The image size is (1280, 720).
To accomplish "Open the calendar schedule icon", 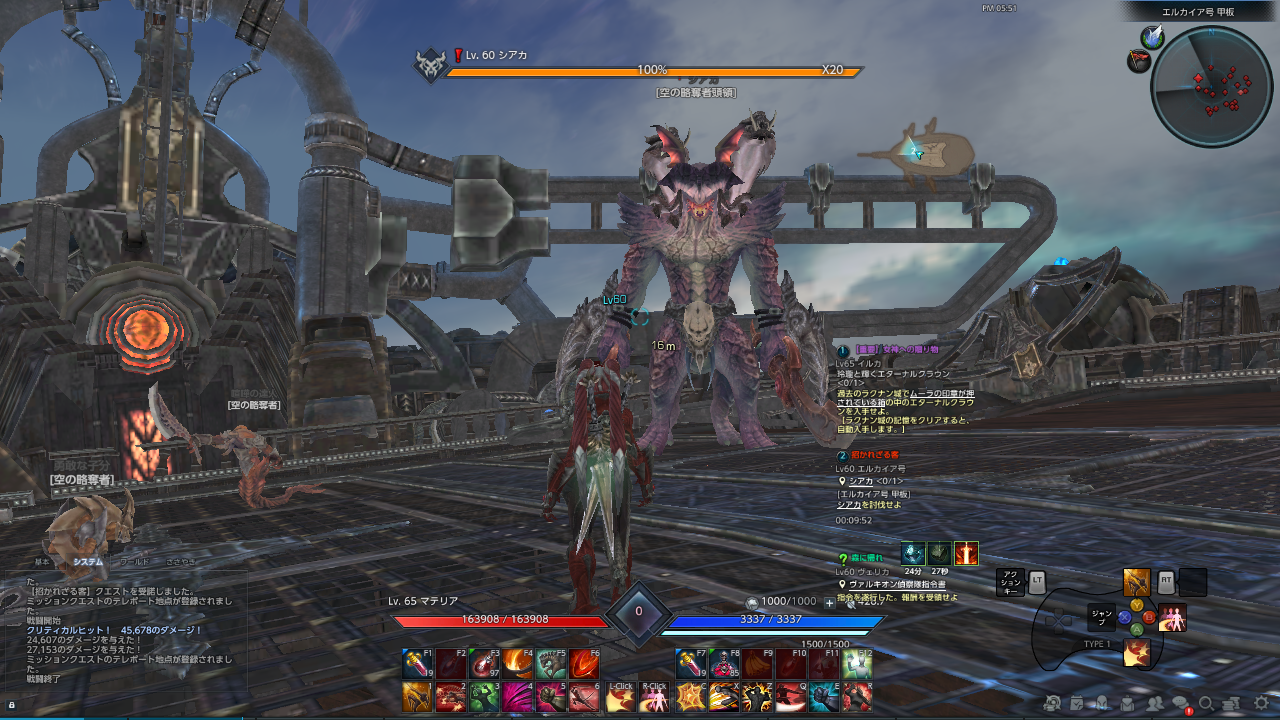I will [x=1077, y=704].
